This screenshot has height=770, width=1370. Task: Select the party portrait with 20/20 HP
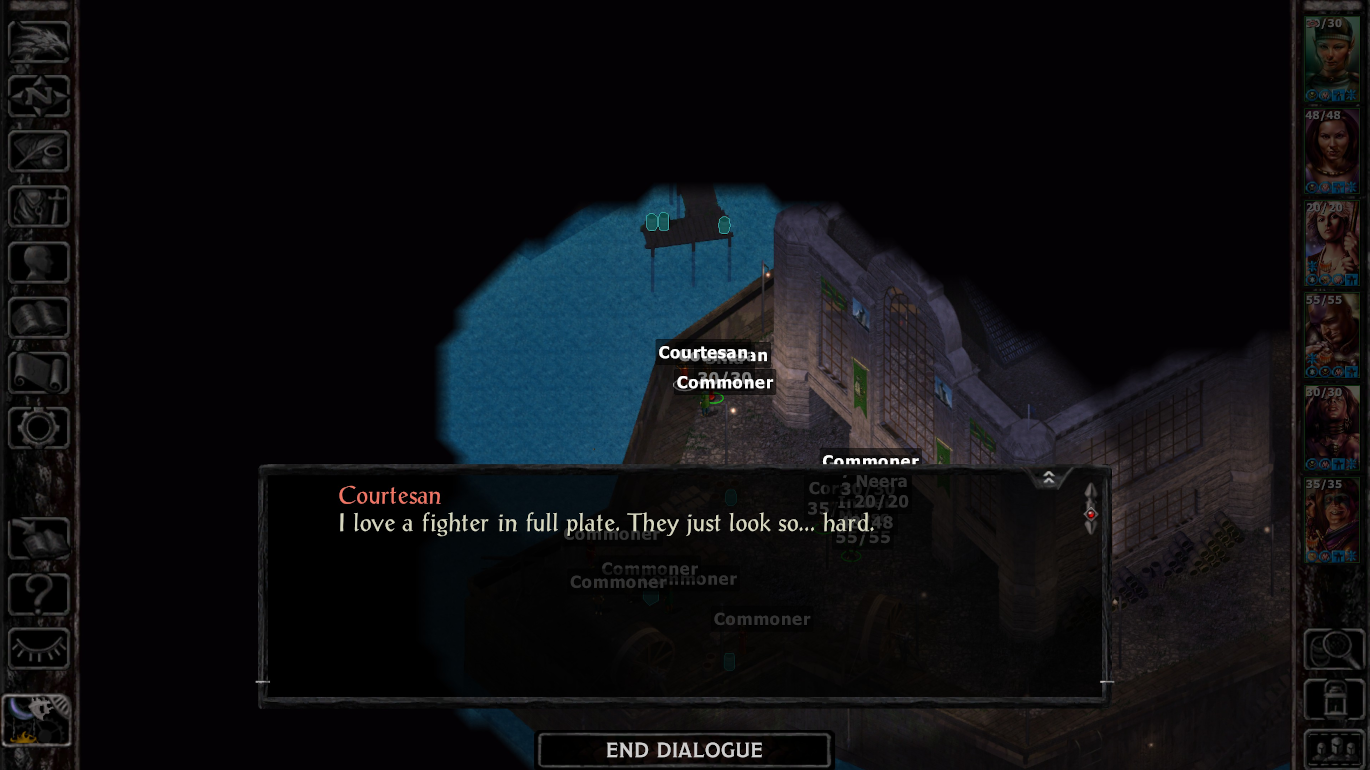[1331, 244]
